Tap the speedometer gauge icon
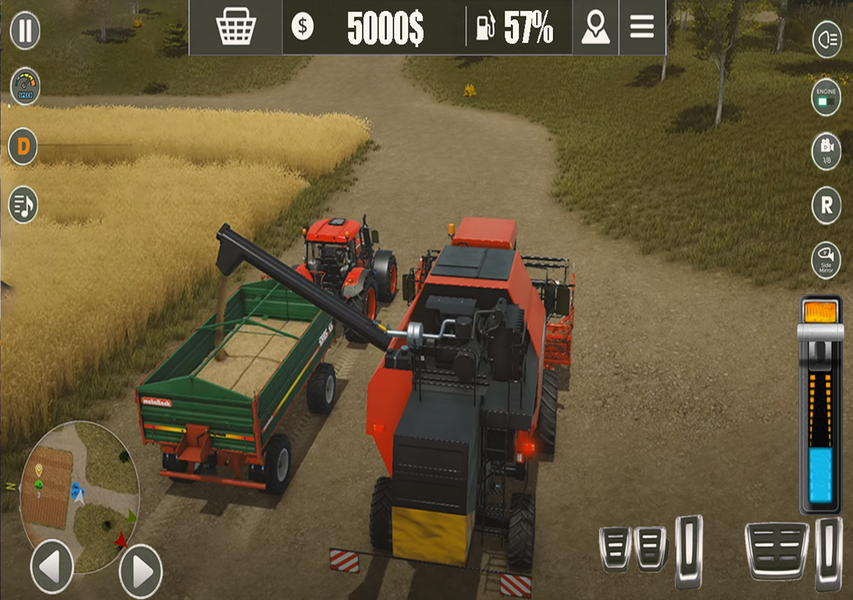Image resolution: width=853 pixels, height=600 pixels. (x=25, y=87)
